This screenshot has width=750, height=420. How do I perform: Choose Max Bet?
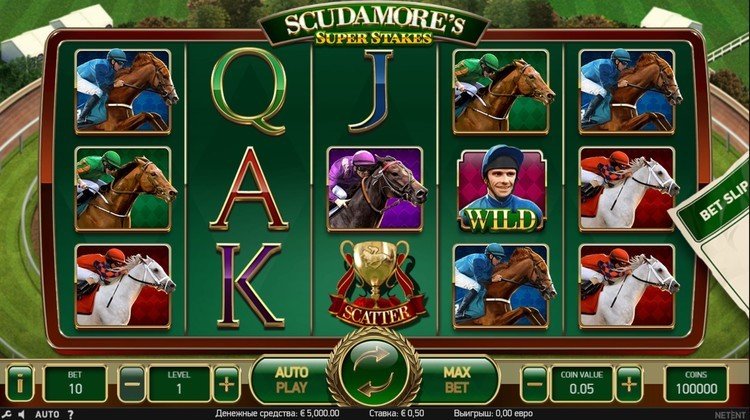(457, 380)
